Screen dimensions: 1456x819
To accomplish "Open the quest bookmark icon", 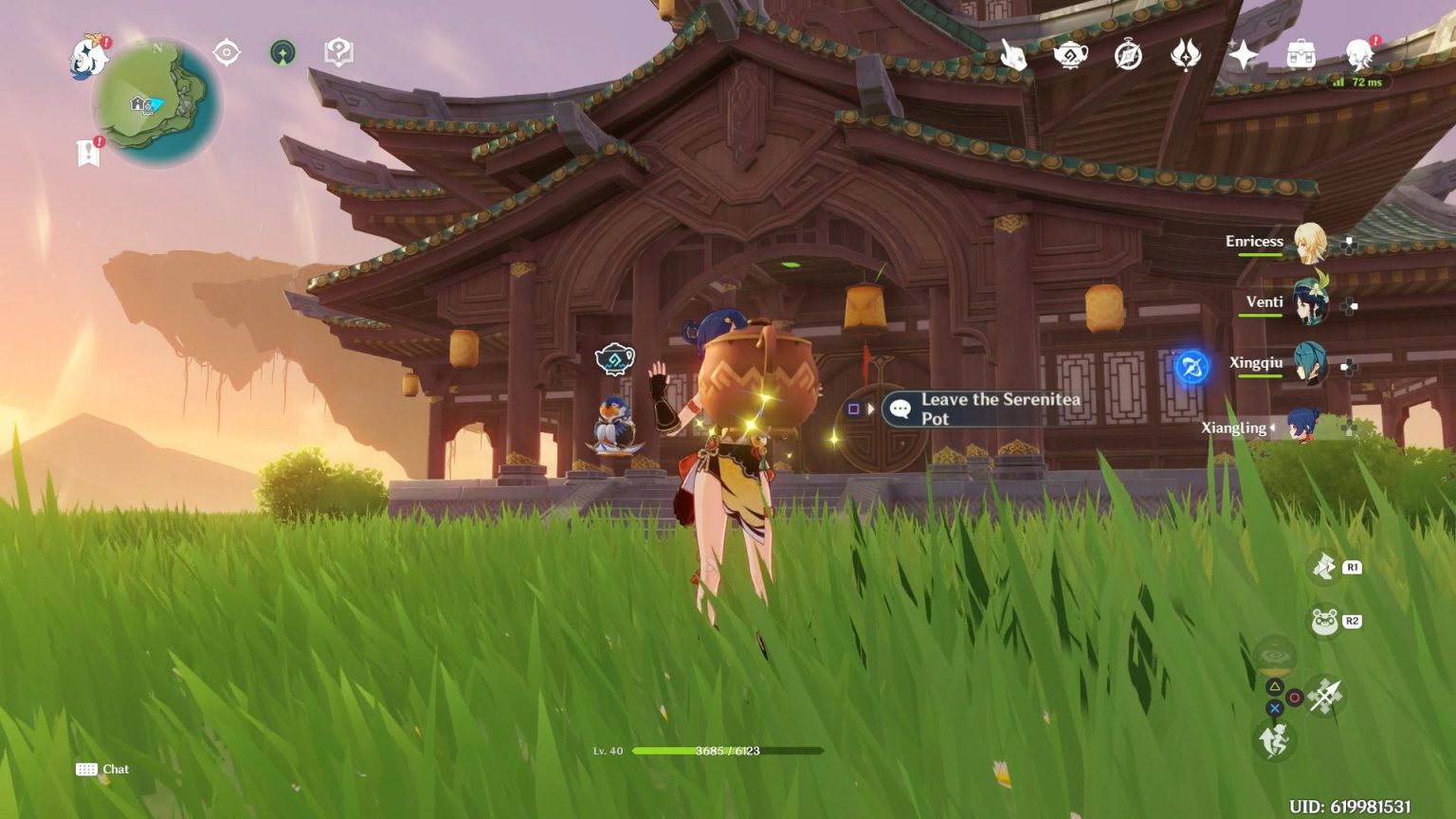I will 88,153.
